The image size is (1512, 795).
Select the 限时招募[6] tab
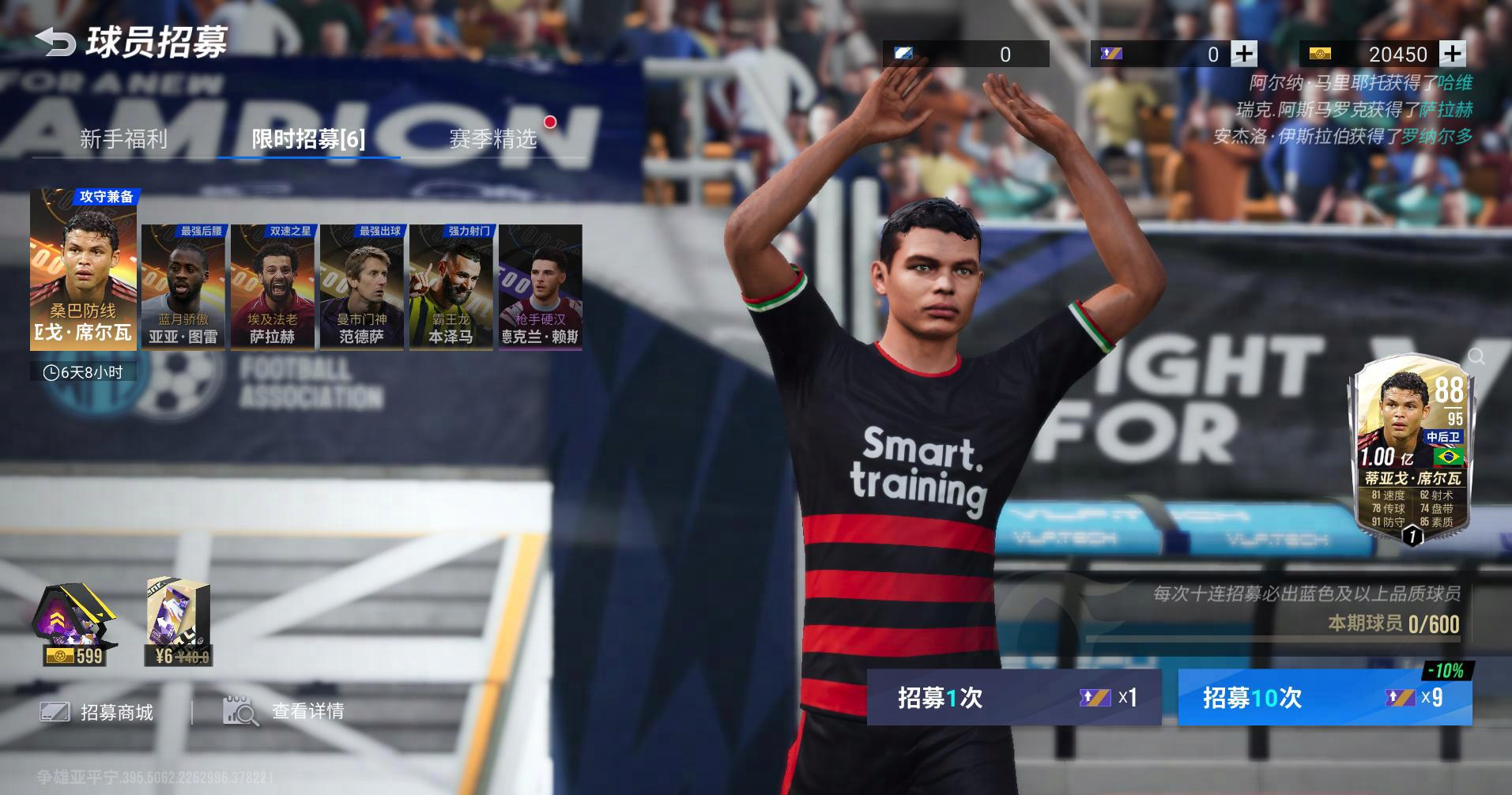coord(308,139)
